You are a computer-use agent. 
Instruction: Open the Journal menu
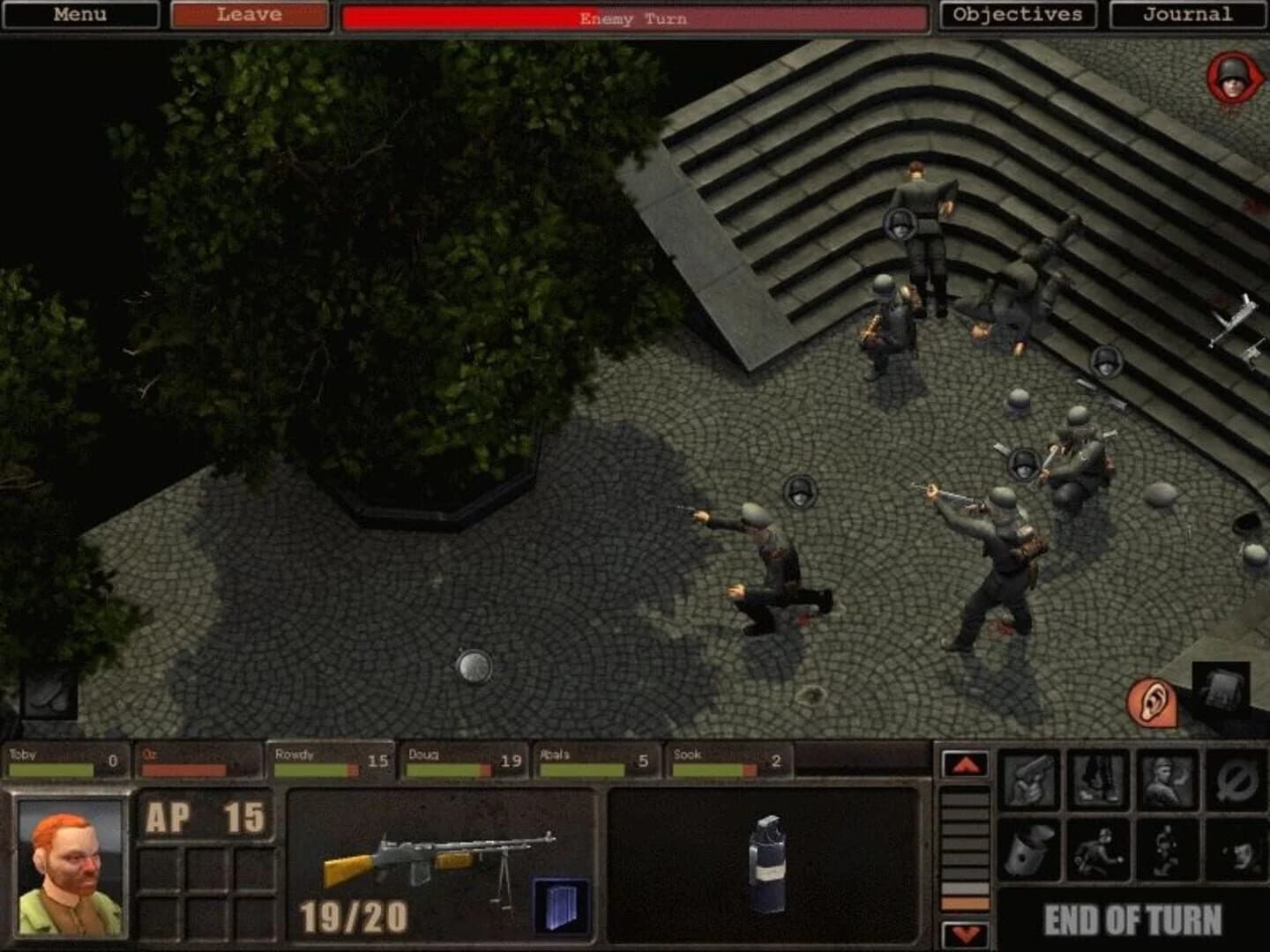pos(1186,14)
